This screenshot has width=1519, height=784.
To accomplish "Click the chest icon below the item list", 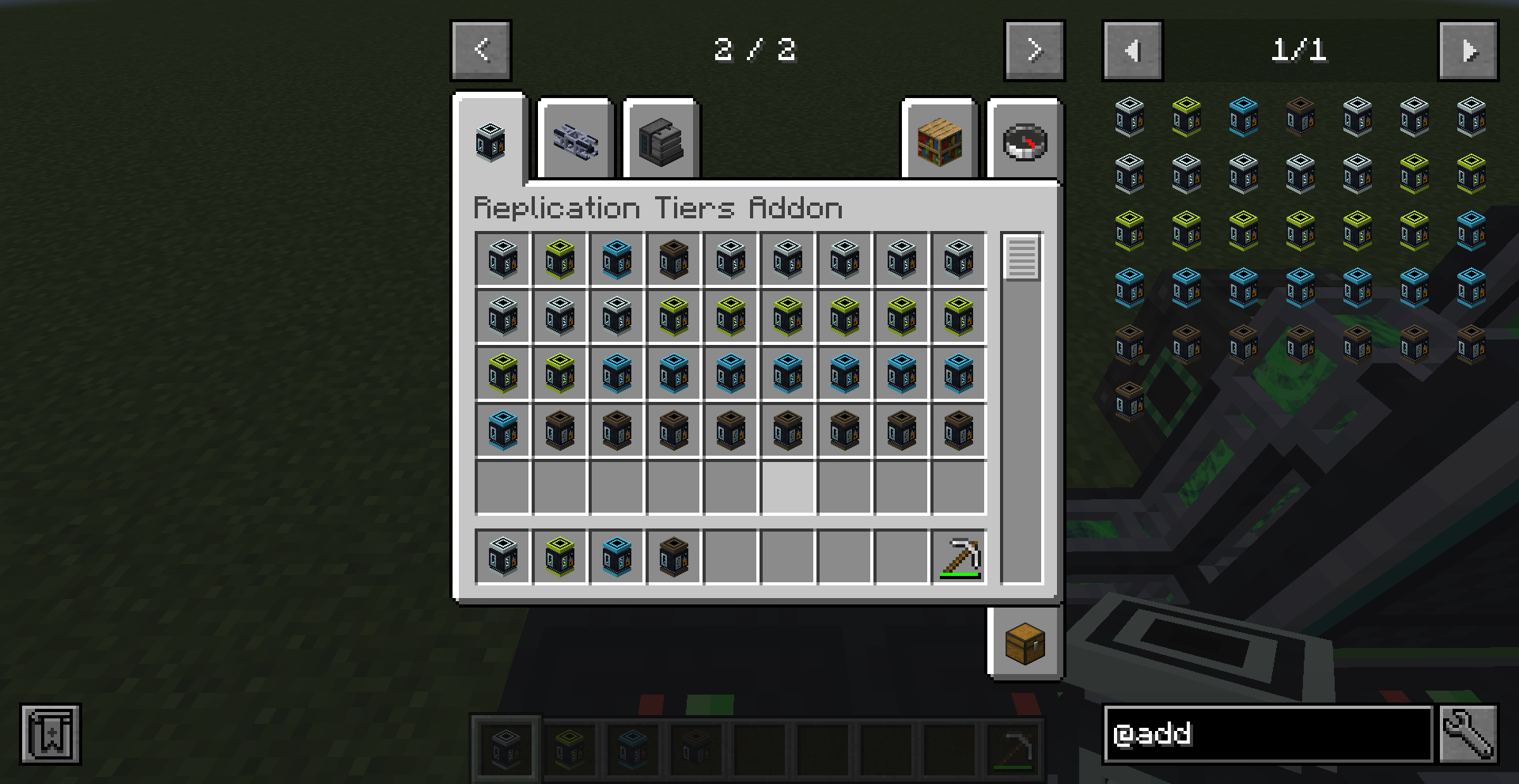I will [x=1024, y=642].
